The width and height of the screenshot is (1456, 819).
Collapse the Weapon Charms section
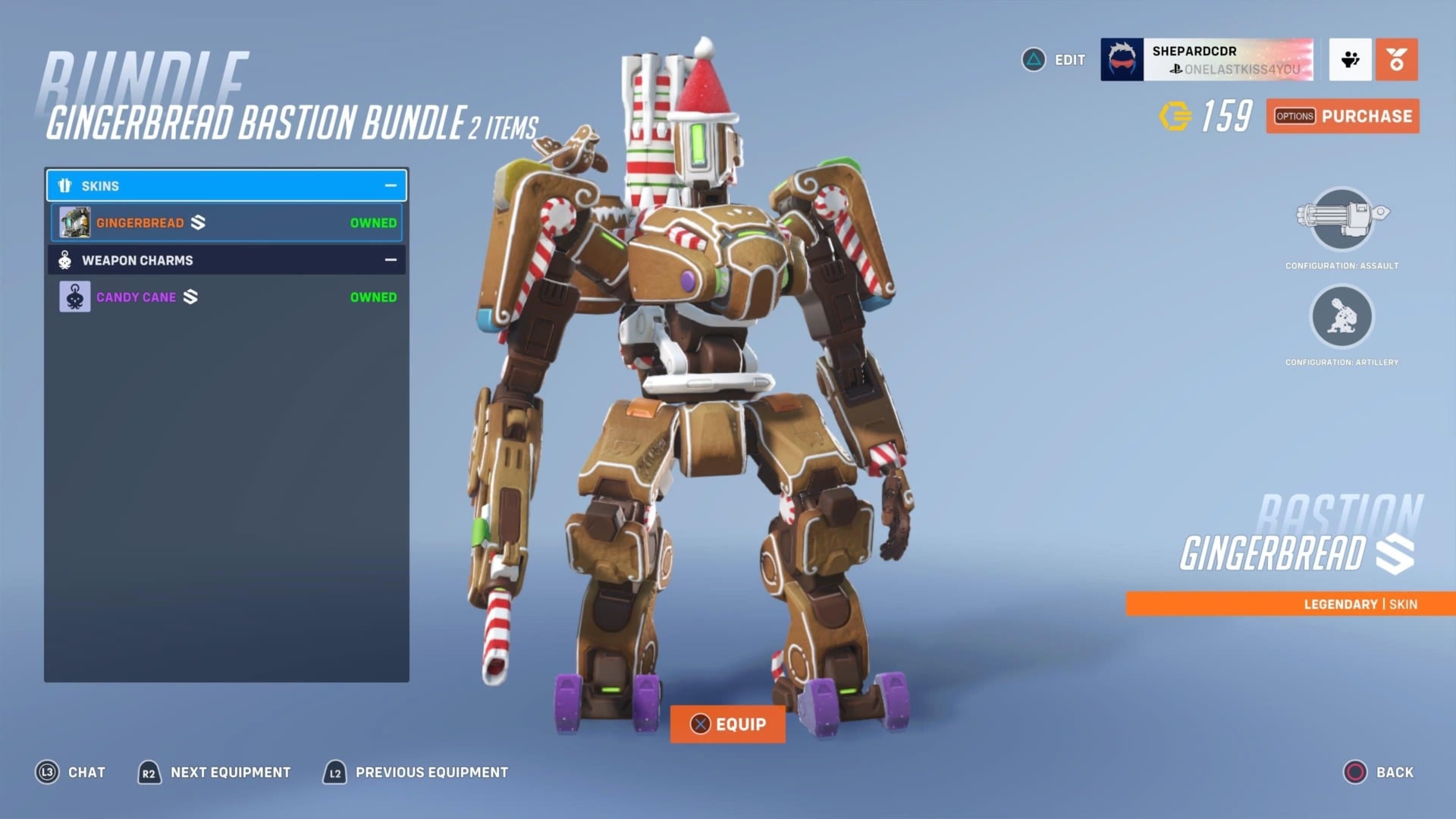click(x=391, y=260)
